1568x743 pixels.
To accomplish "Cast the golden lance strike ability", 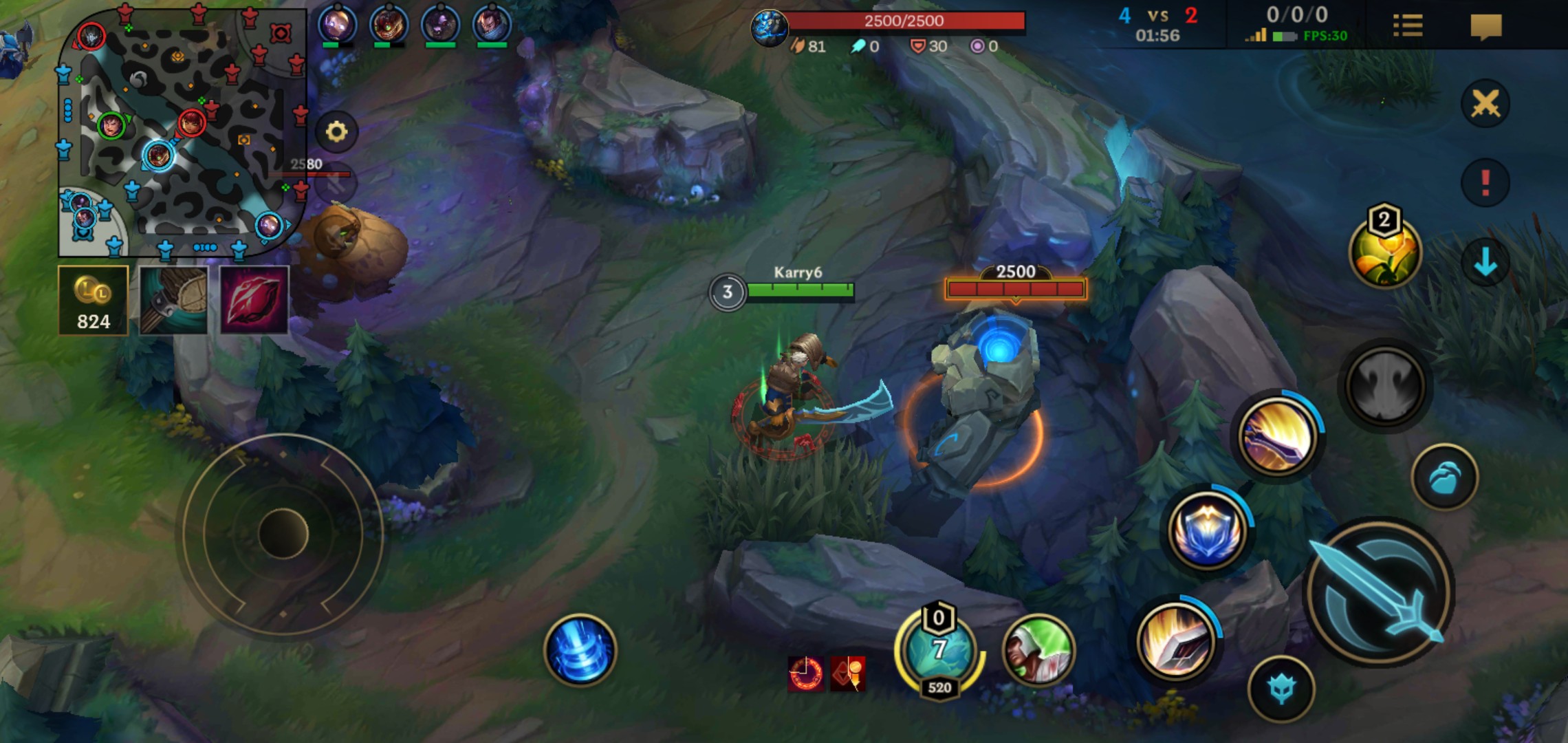I will click(1276, 436).
